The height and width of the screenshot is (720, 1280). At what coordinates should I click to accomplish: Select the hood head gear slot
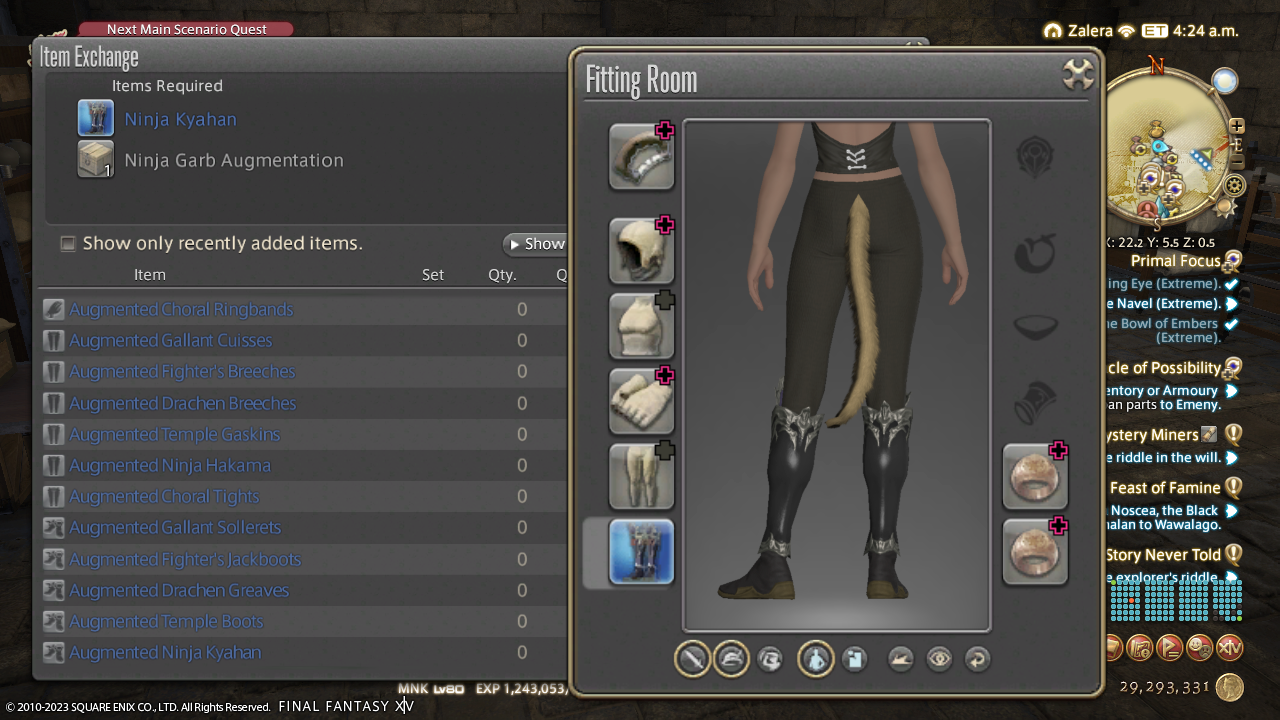coord(641,251)
